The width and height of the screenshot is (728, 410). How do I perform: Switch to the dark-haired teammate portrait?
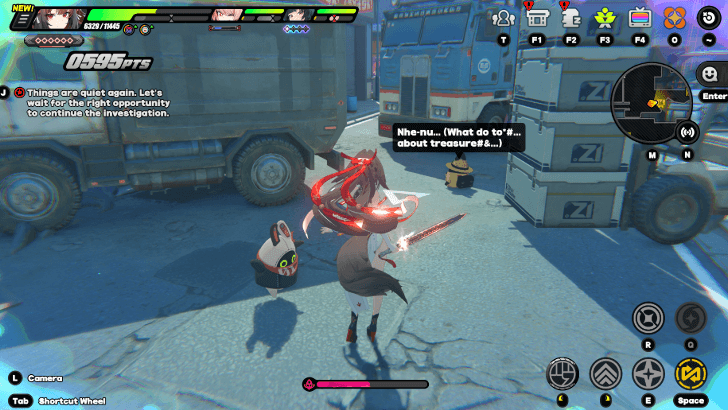298,15
